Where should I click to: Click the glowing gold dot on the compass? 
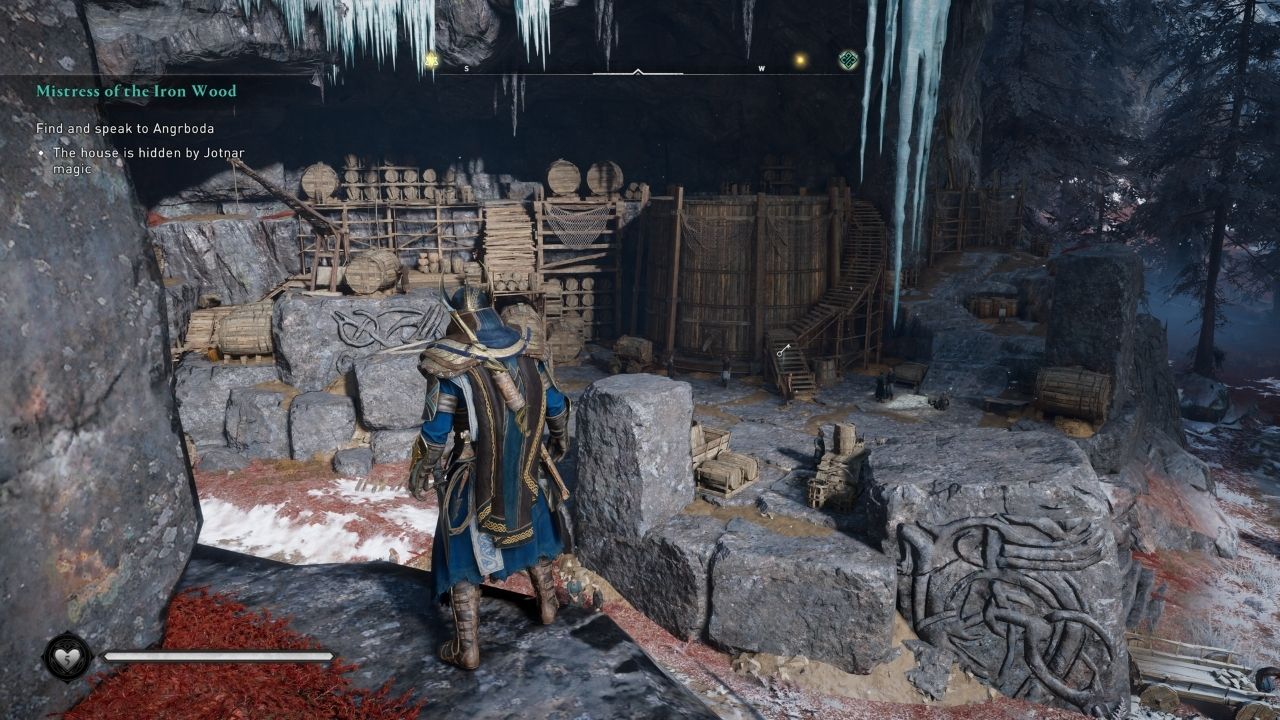(x=799, y=61)
